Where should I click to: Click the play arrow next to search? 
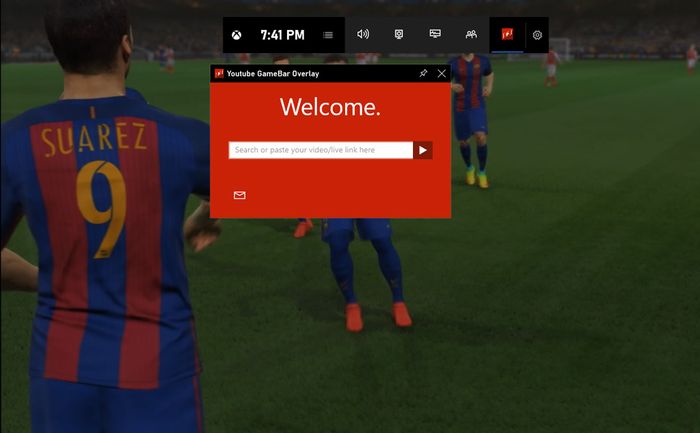423,150
